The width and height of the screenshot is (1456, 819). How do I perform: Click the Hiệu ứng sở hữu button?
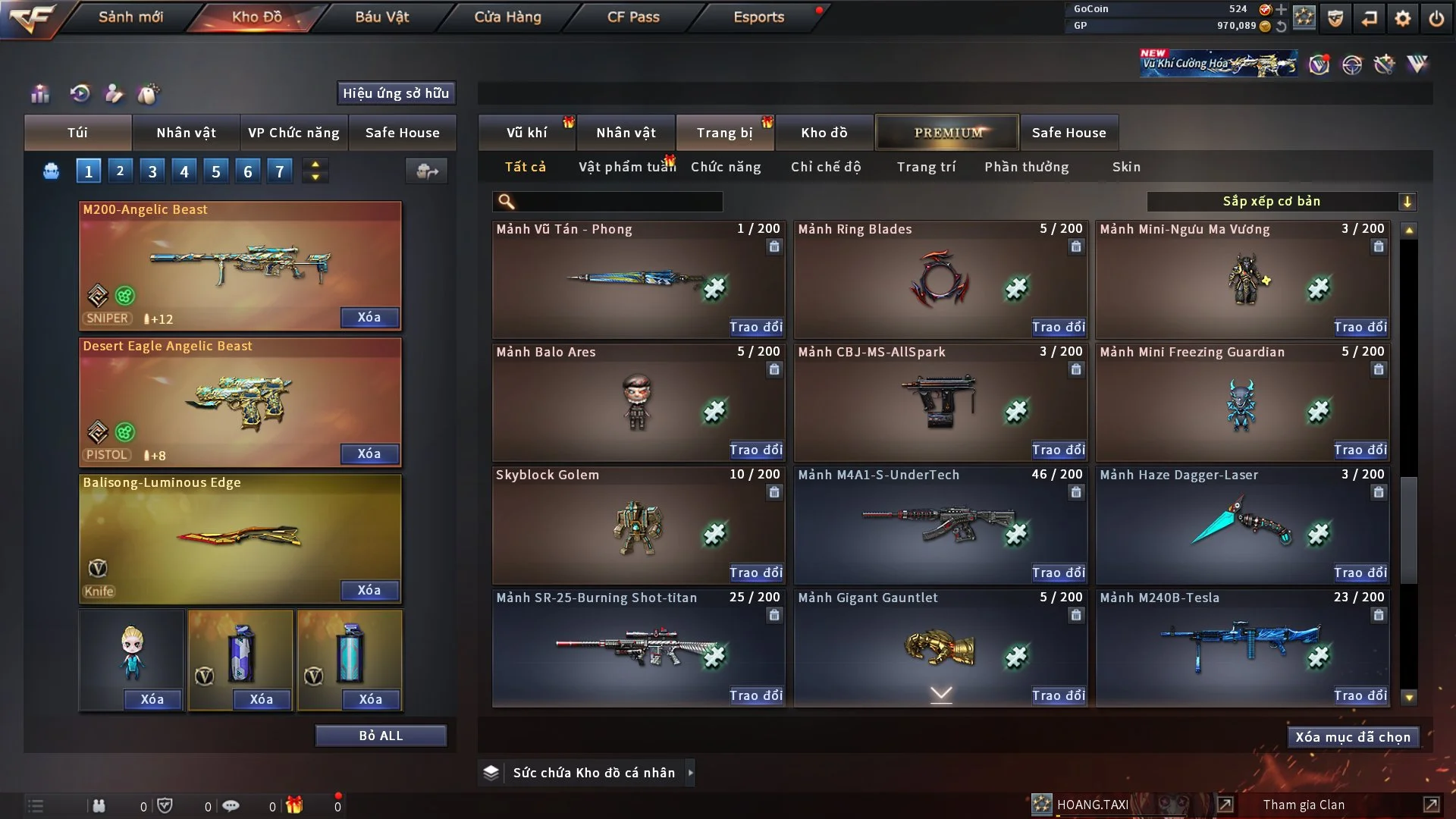pyautogui.click(x=396, y=93)
